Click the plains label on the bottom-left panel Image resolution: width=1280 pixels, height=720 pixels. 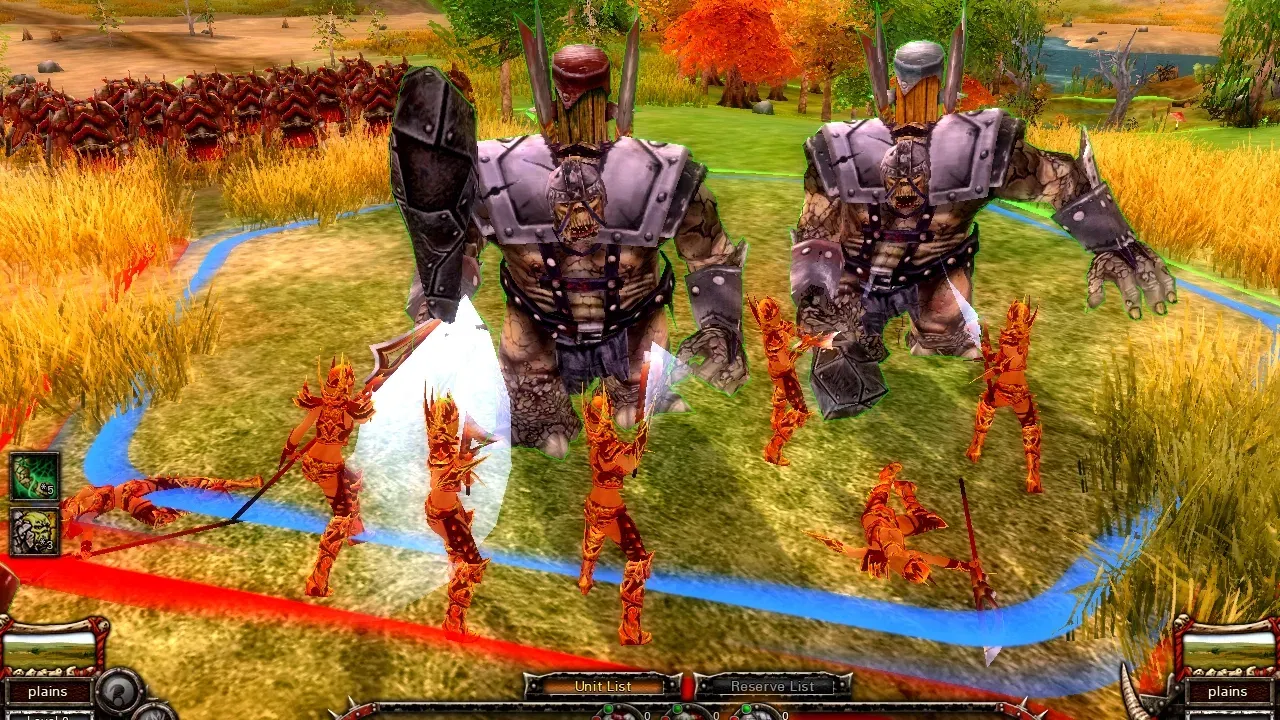pyautogui.click(x=48, y=691)
